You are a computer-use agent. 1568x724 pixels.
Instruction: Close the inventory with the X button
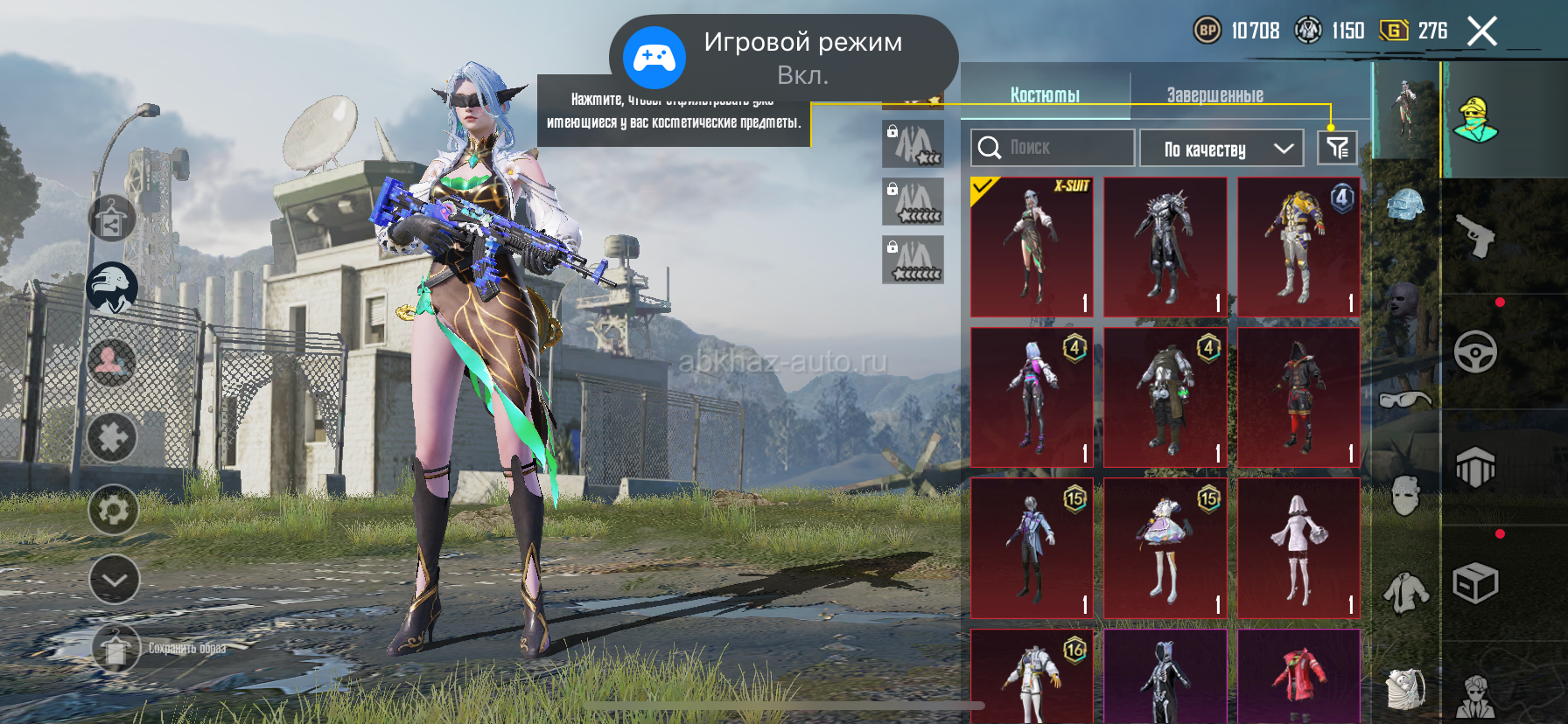[1481, 31]
